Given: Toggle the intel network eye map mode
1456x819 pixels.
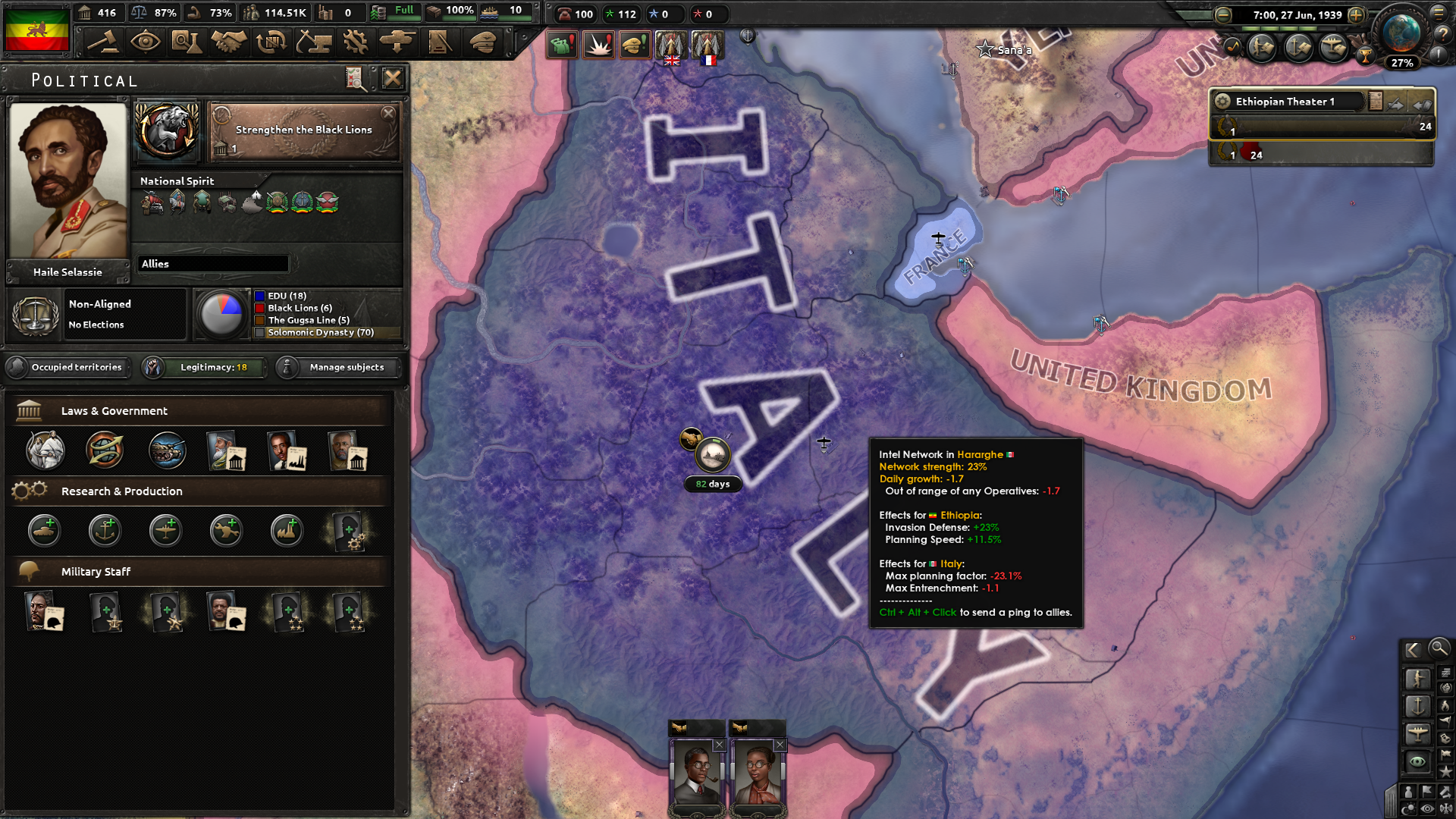Looking at the screenshot, I should pyautogui.click(x=1417, y=760).
